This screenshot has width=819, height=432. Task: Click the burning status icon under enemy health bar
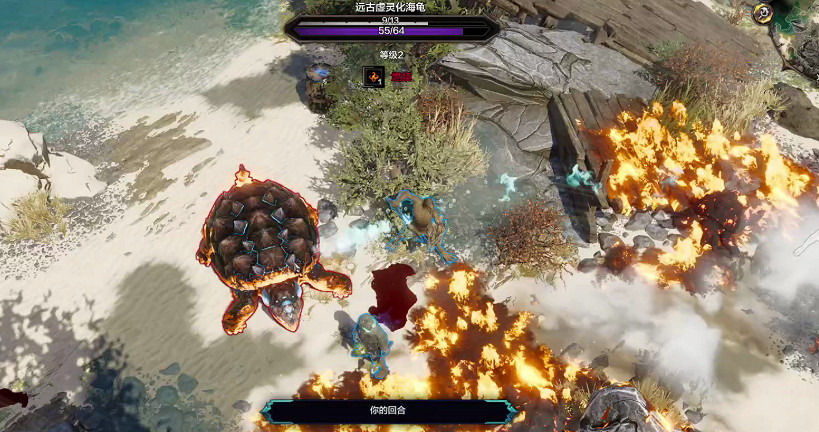(x=373, y=76)
